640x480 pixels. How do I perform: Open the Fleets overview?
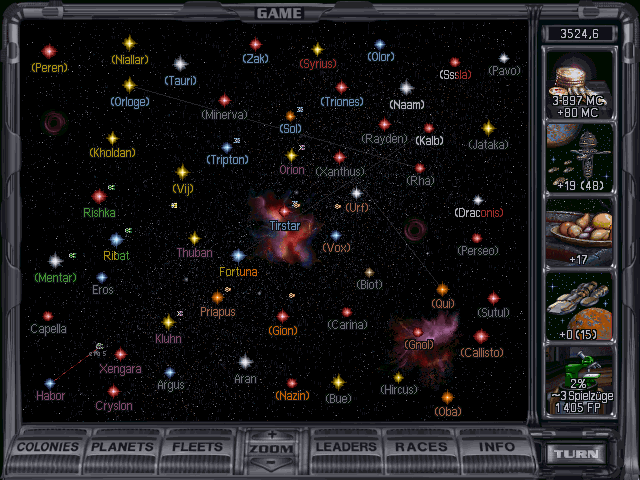pos(198,447)
